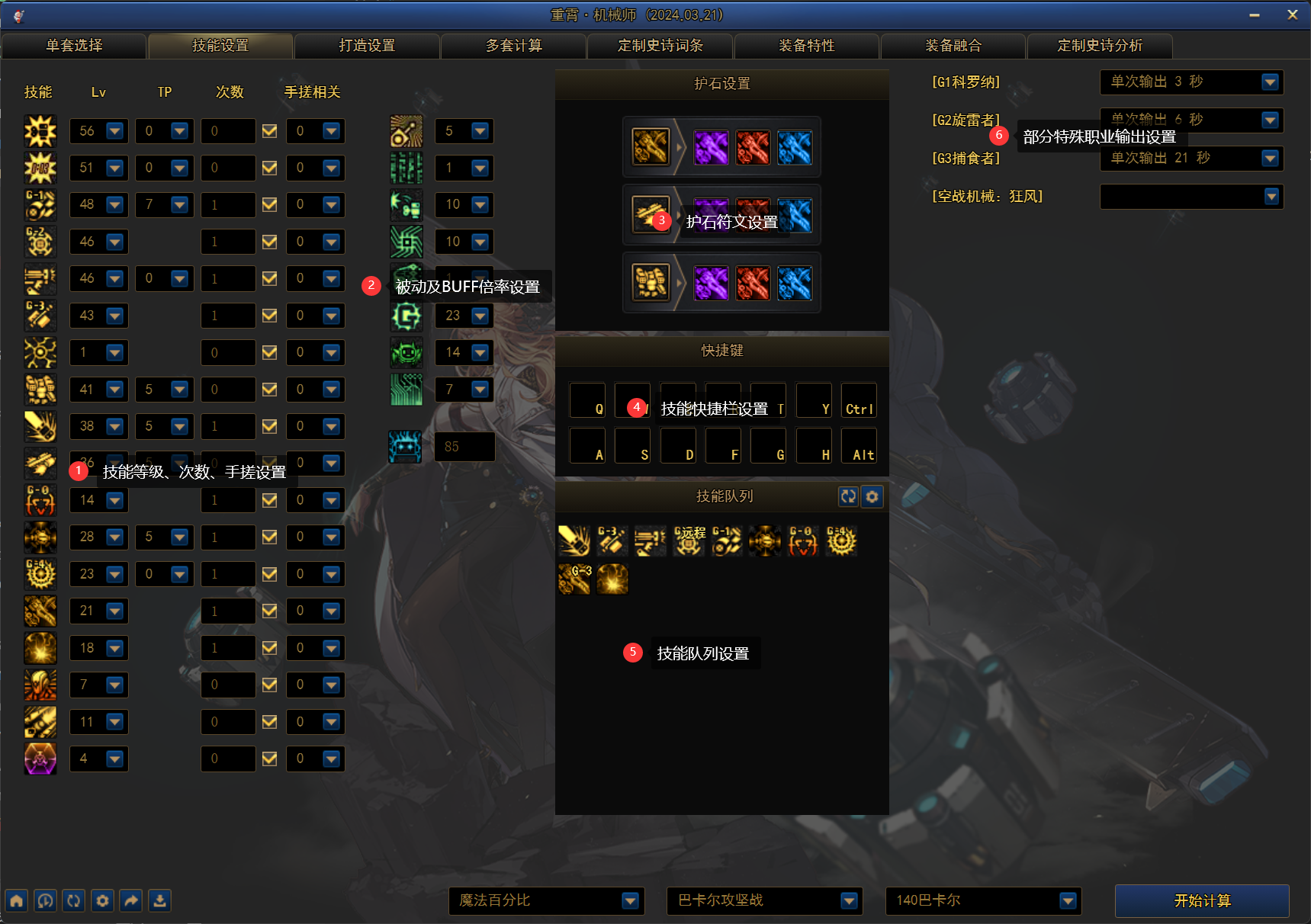Expand the G3捕食者 output dropdown

pyautogui.click(x=1270, y=158)
